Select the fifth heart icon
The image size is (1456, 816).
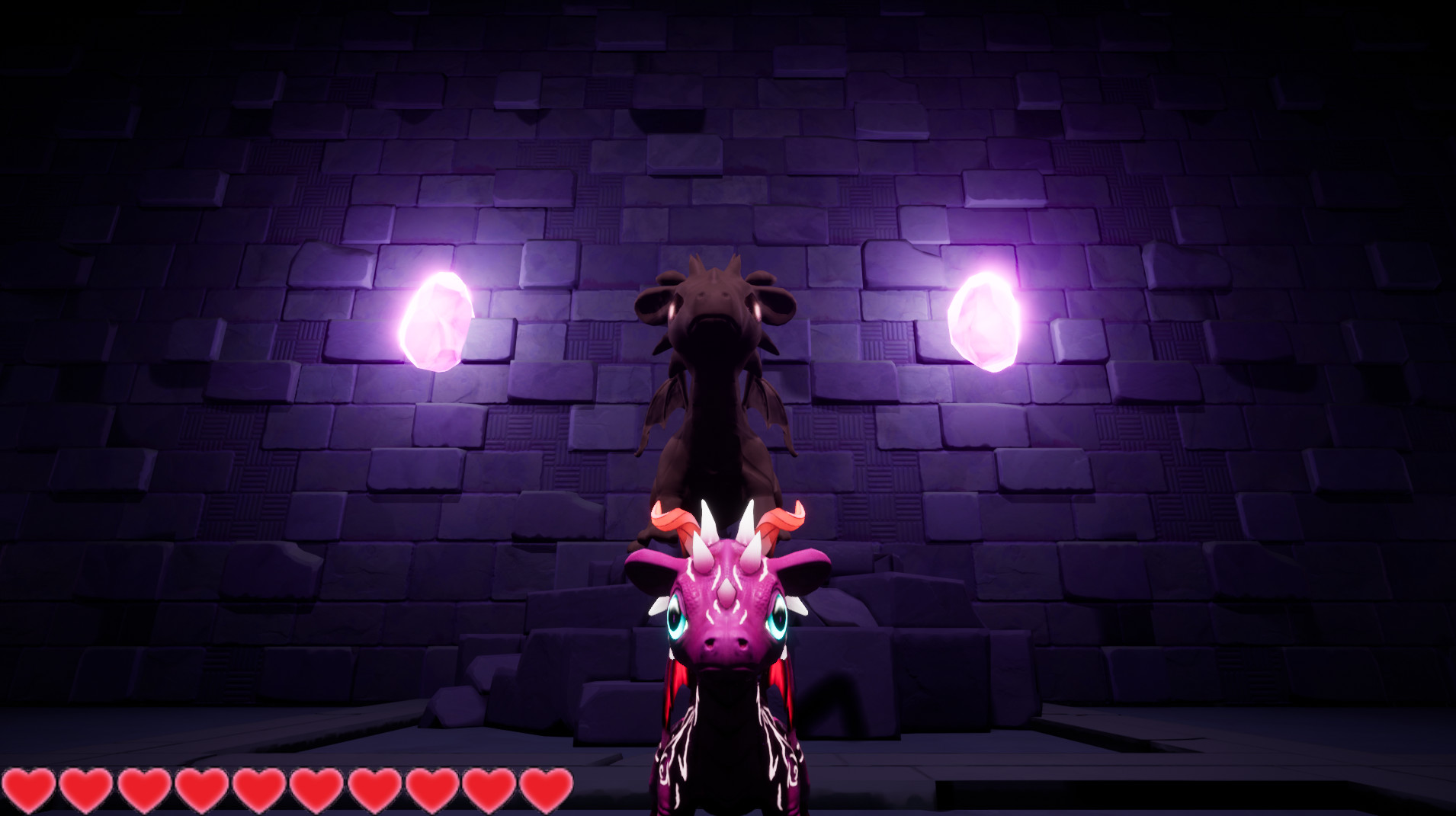pyautogui.click(x=258, y=792)
